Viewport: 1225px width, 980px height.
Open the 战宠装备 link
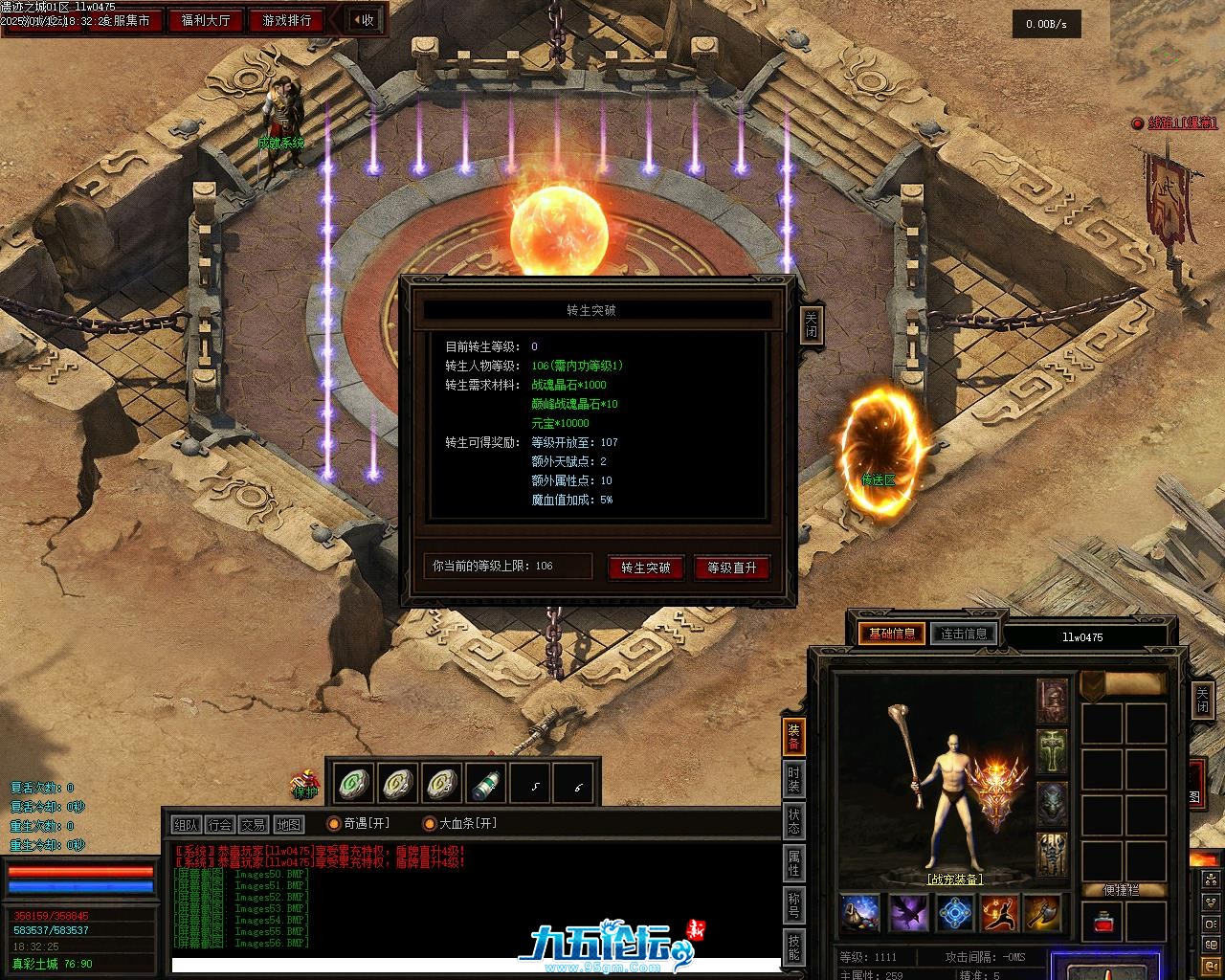pyautogui.click(x=954, y=879)
